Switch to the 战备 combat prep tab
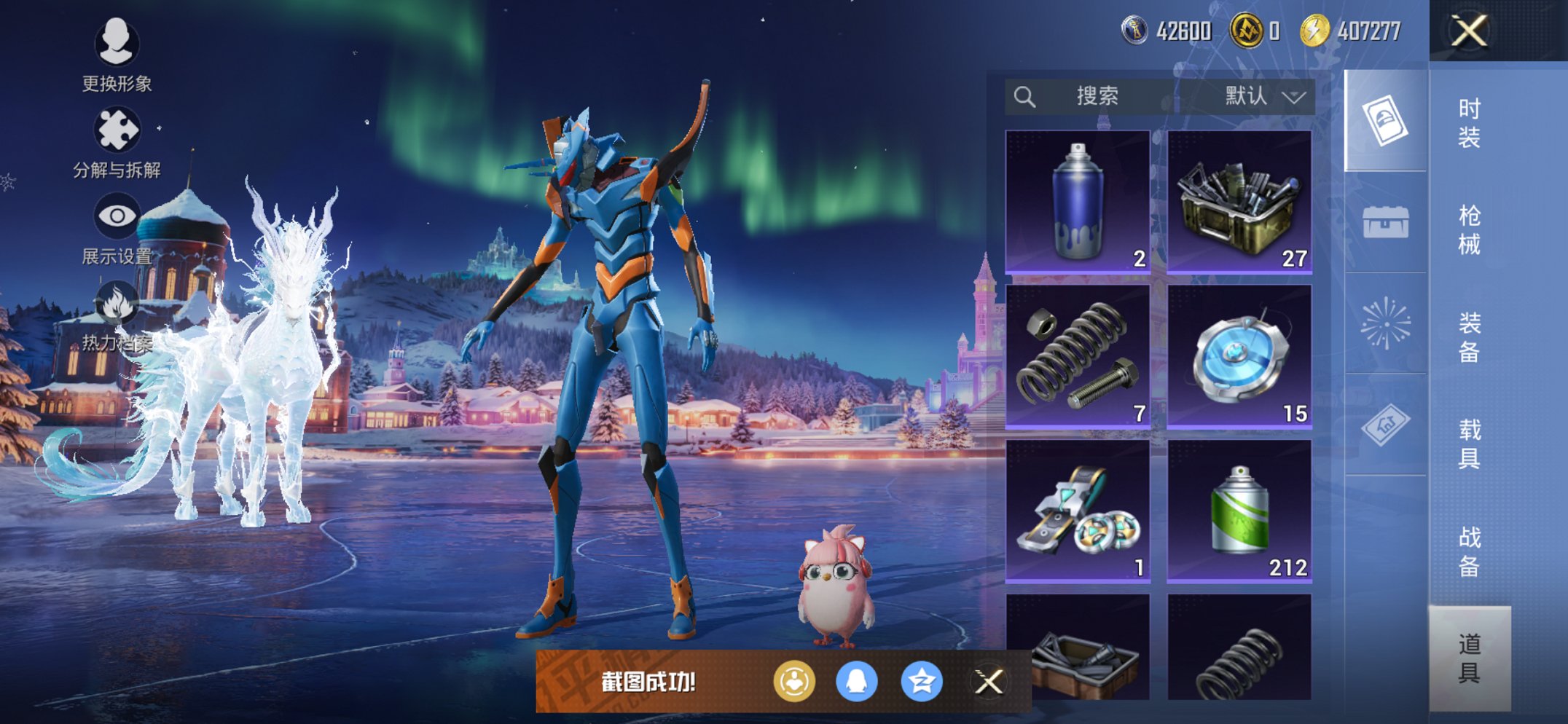Viewport: 1568px width, 724px height. [1469, 551]
